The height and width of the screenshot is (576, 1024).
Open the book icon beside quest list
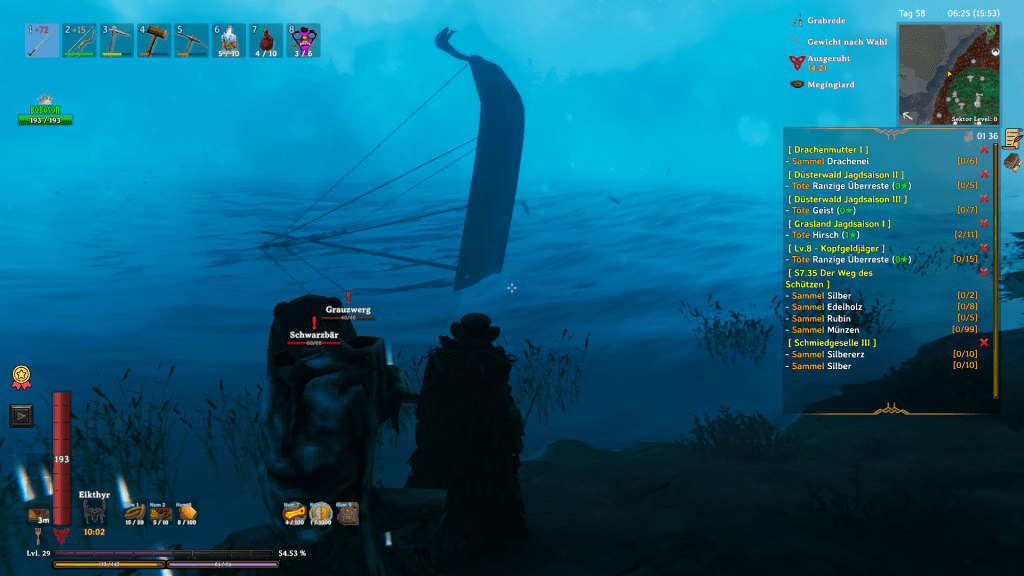click(x=1012, y=161)
